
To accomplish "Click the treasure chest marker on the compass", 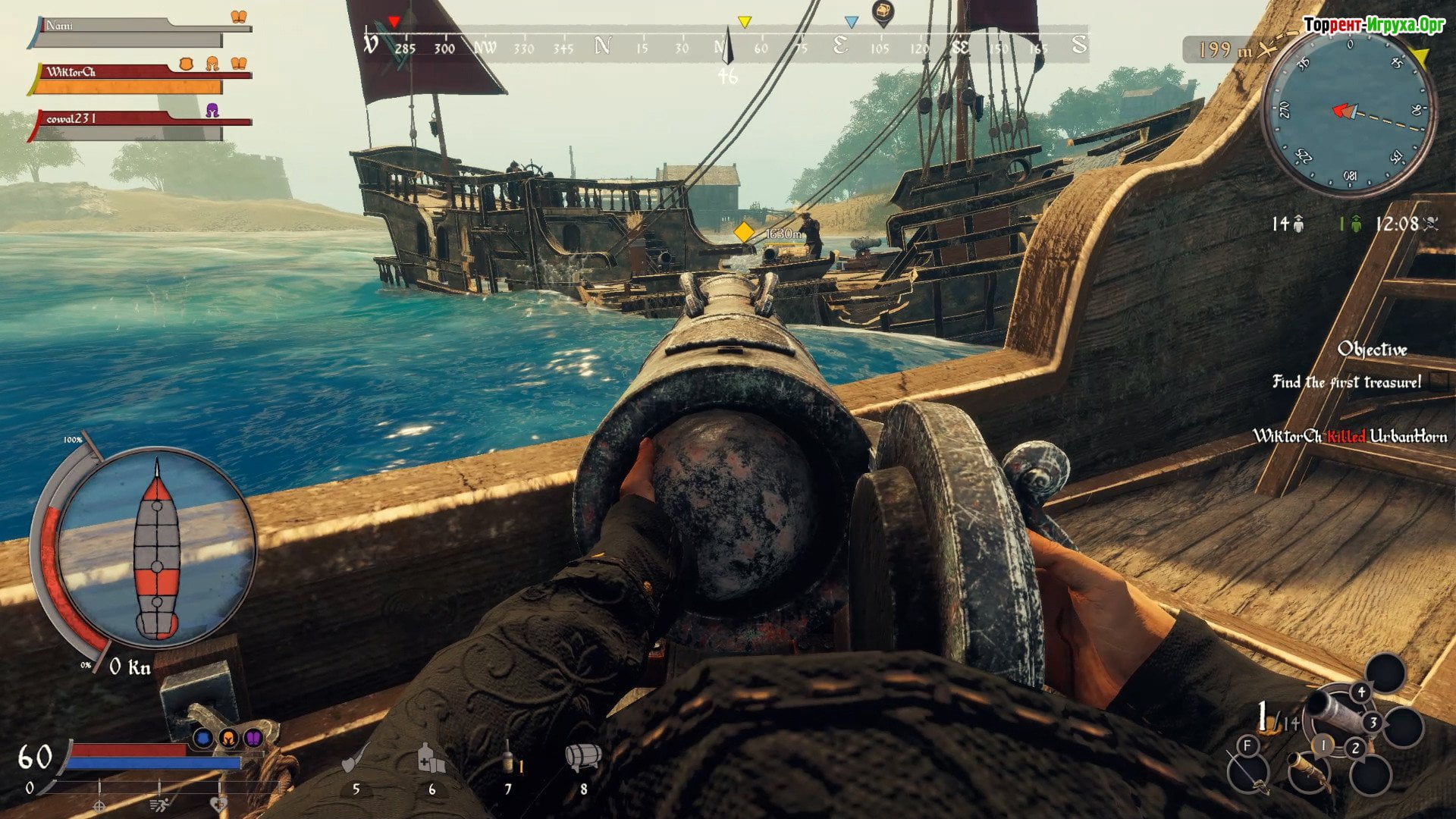I will click(883, 13).
